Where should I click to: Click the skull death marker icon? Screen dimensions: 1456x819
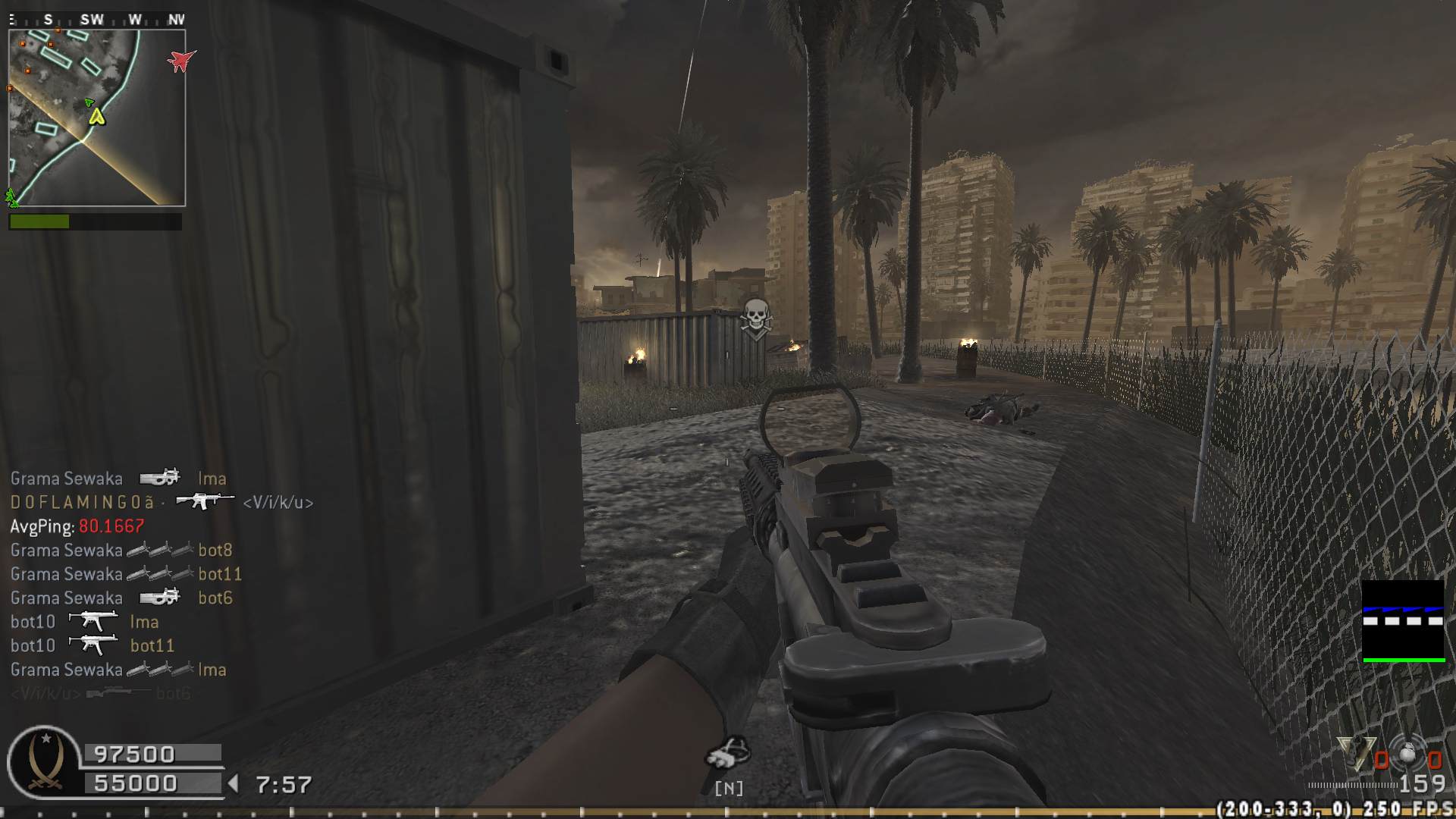click(x=755, y=318)
